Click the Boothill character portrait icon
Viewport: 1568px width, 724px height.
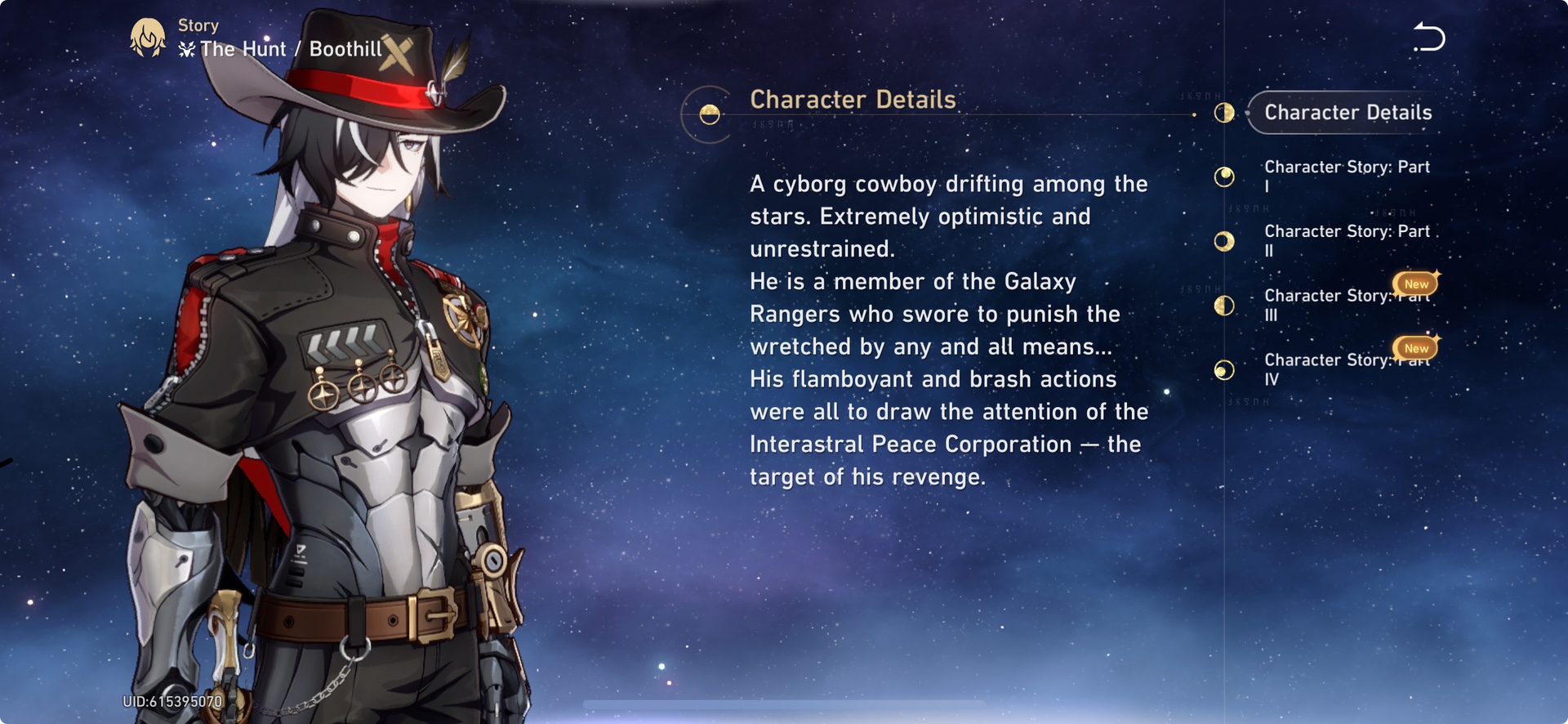pos(148,37)
